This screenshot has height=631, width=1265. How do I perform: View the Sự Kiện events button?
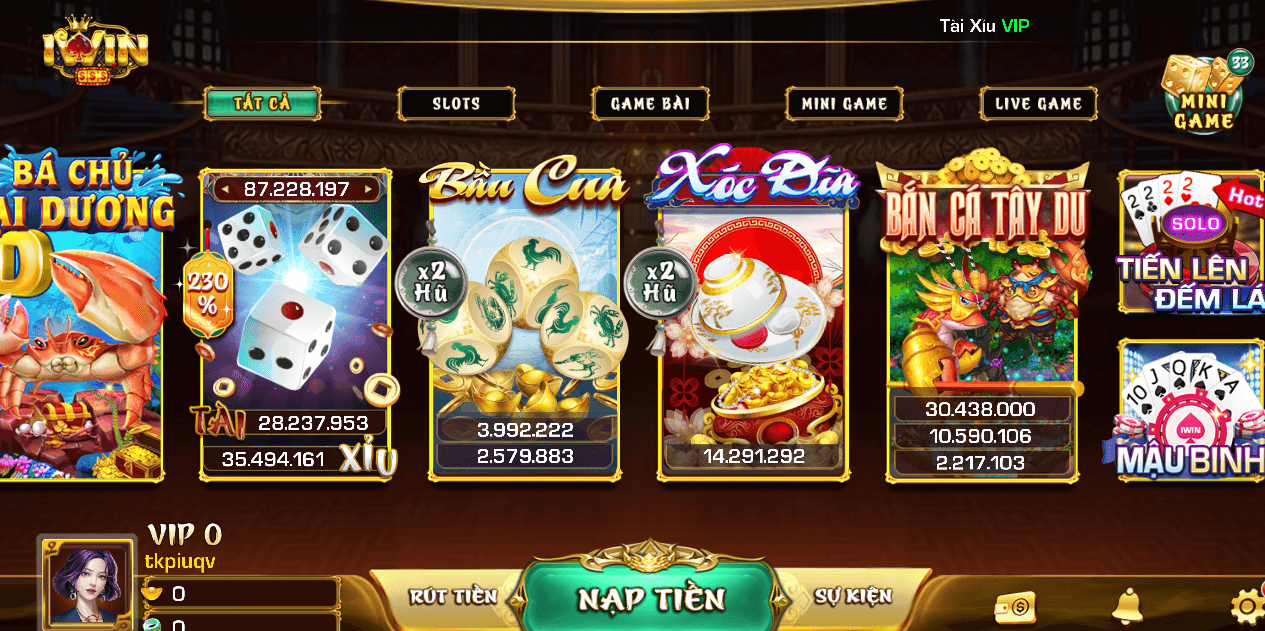coord(852,596)
